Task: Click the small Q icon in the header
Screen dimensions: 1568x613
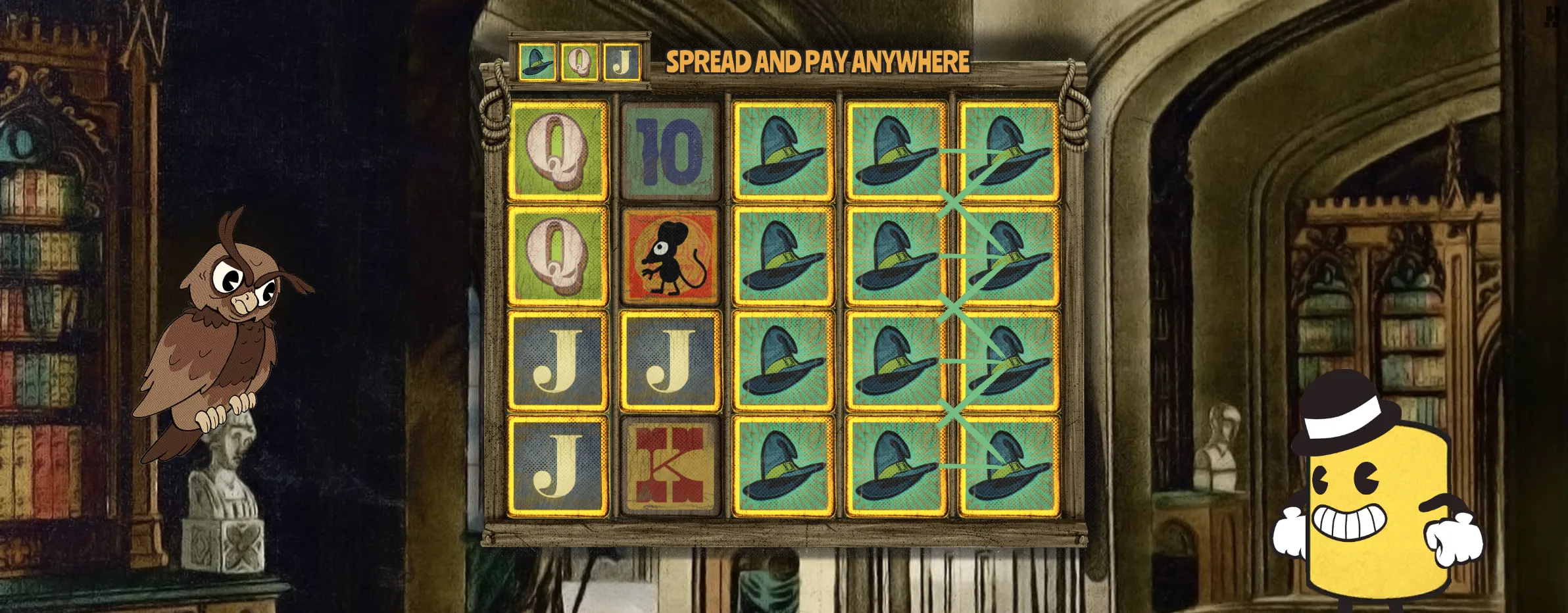Action: point(579,62)
